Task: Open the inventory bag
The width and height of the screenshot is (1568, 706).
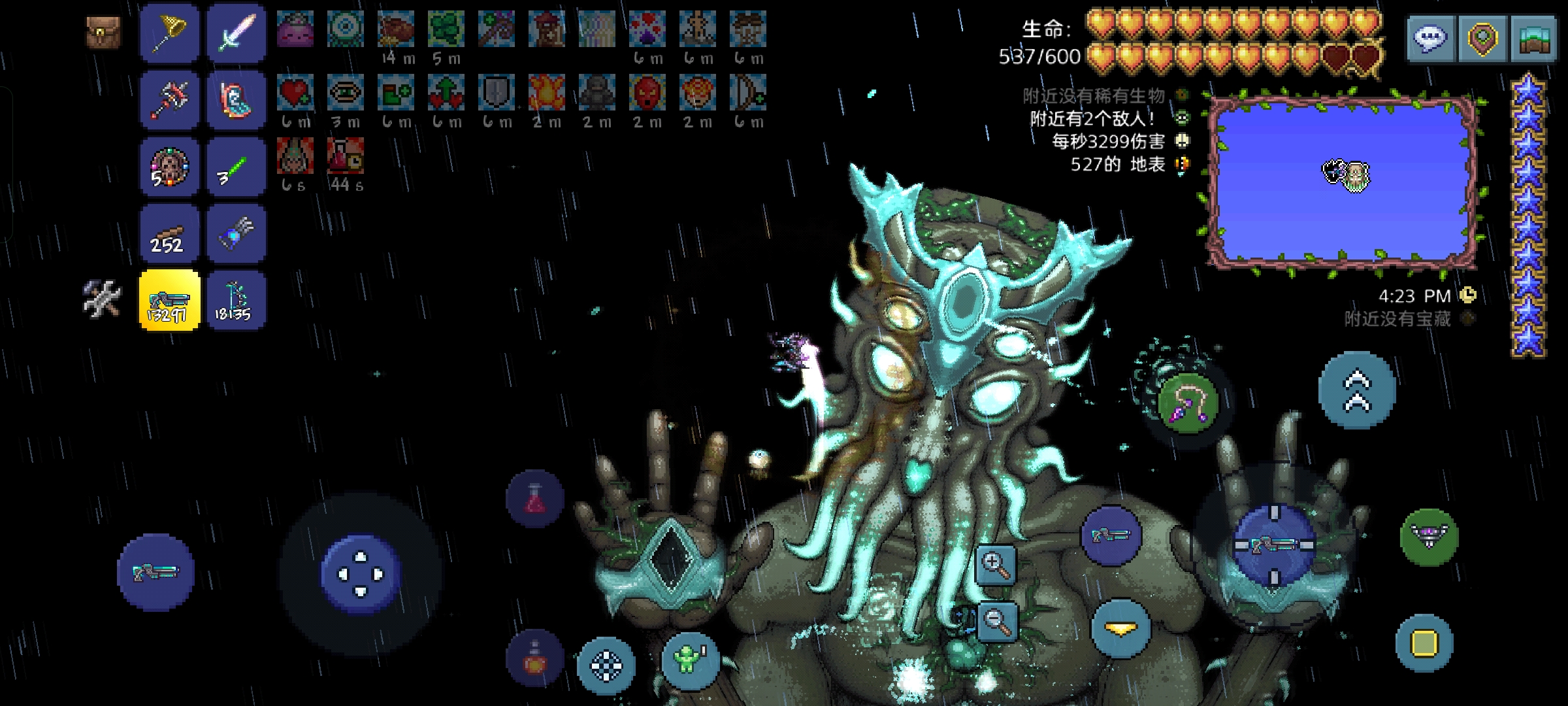Action: click(103, 33)
